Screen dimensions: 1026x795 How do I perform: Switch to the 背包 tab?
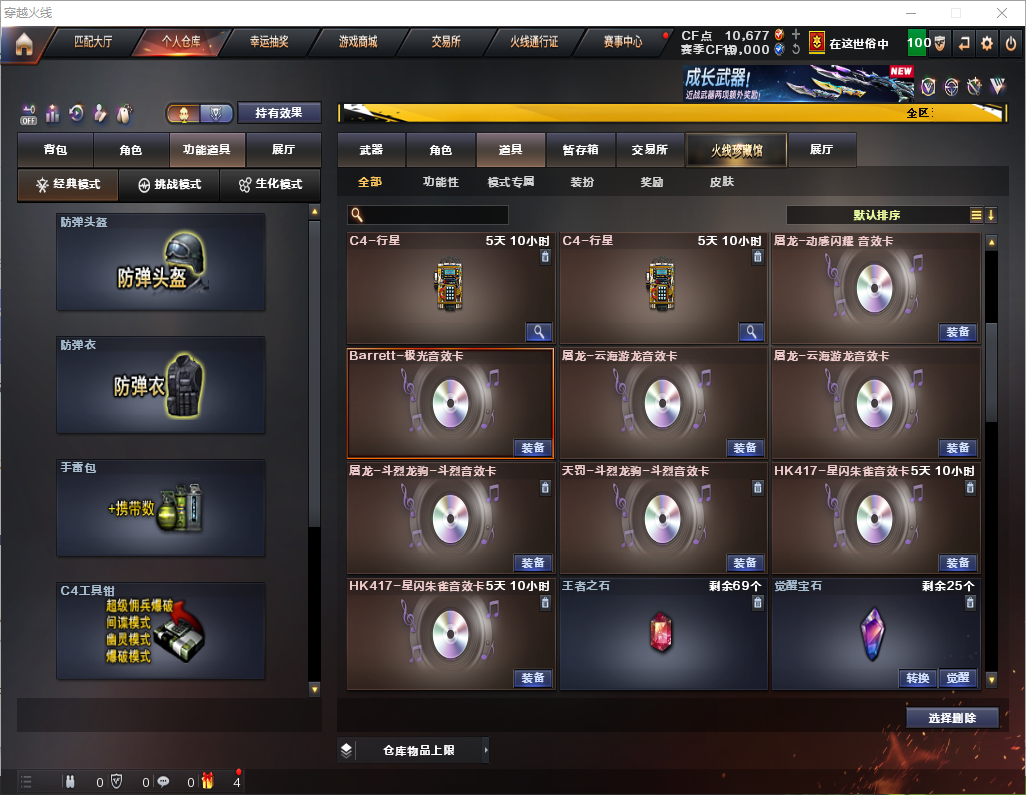(x=55, y=150)
